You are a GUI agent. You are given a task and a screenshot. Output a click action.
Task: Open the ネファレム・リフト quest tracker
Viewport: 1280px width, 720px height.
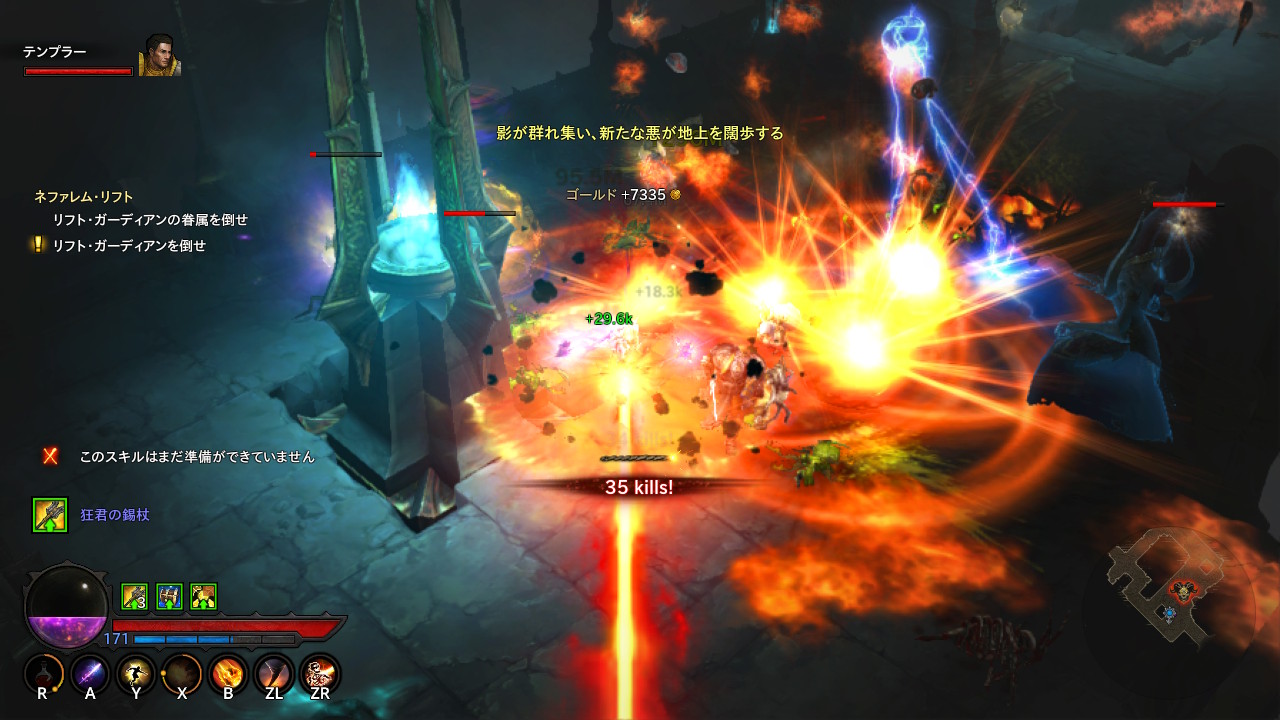pyautogui.click(x=83, y=197)
